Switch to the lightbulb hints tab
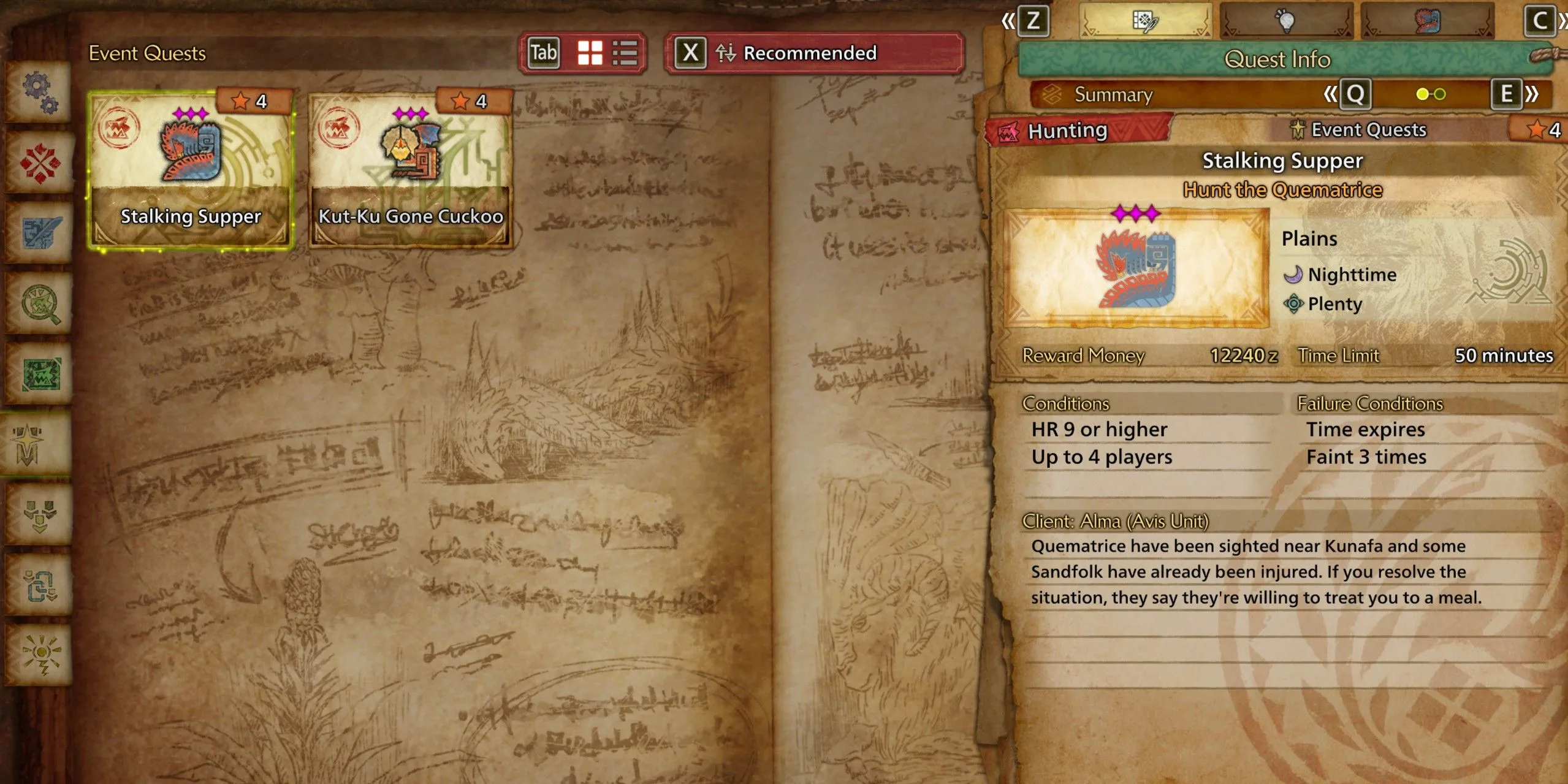 pyautogui.click(x=1285, y=21)
